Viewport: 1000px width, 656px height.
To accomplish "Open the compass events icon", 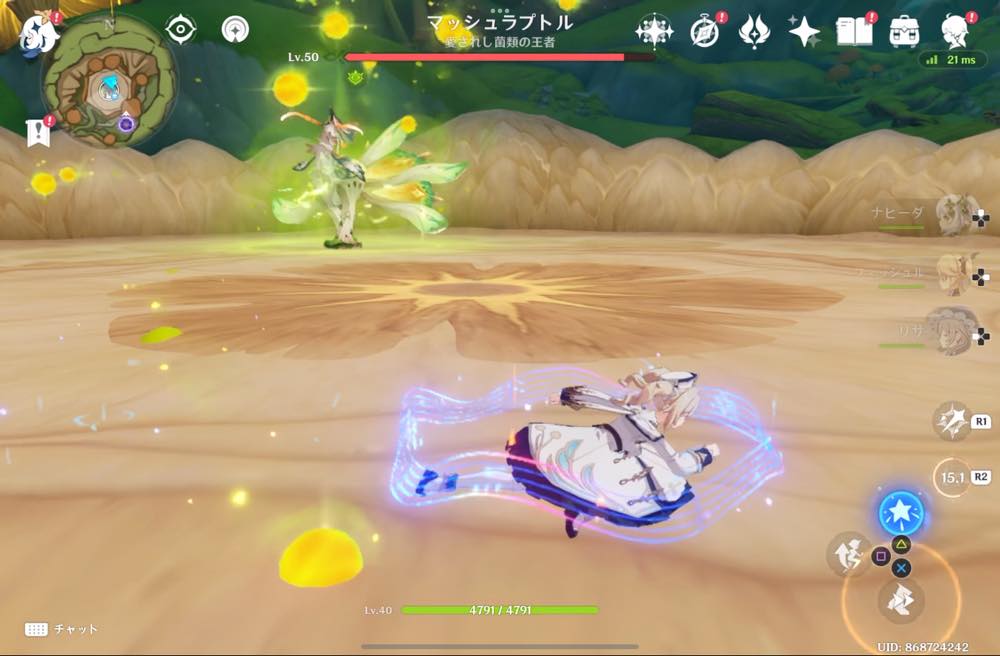I will (x=704, y=31).
